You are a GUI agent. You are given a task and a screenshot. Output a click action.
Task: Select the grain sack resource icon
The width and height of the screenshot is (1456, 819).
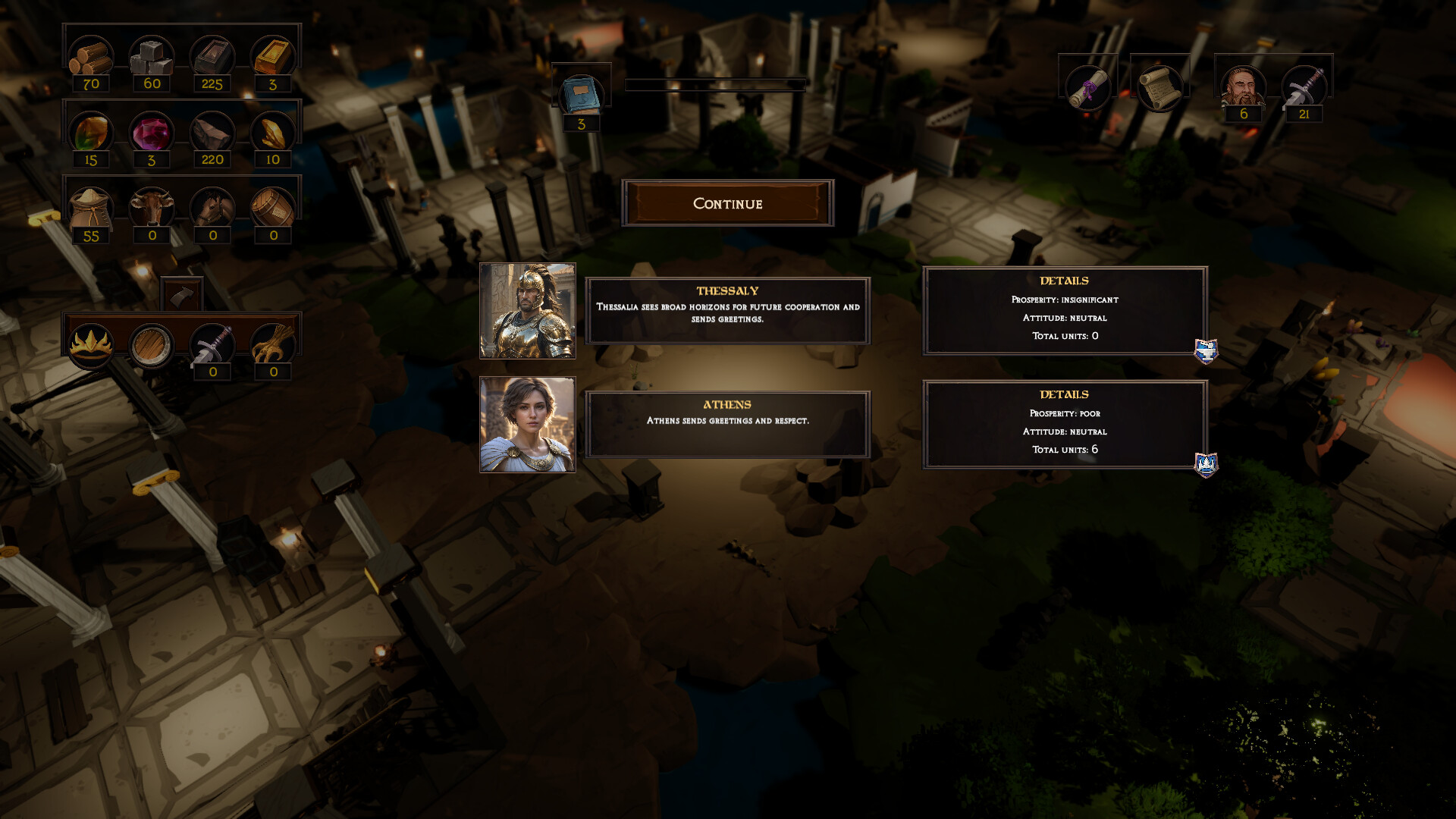click(x=91, y=209)
